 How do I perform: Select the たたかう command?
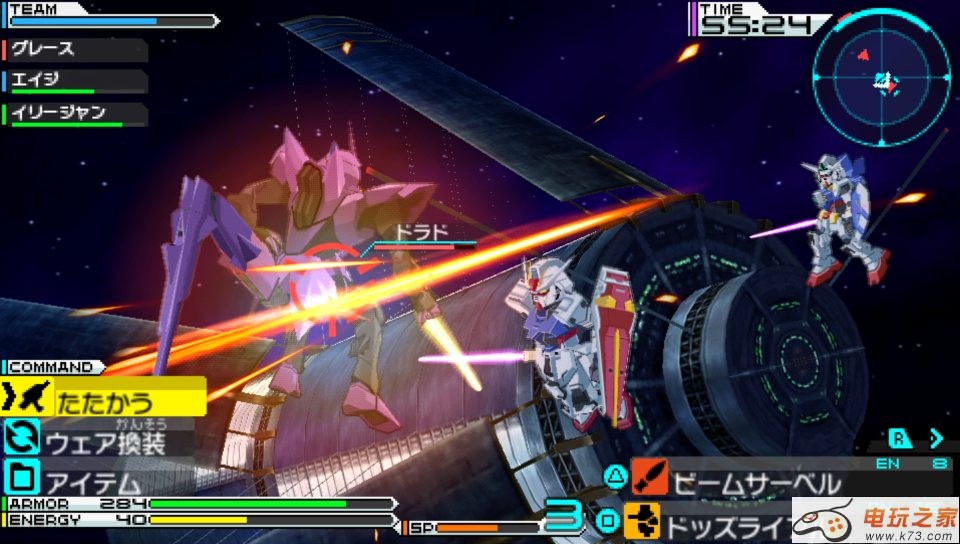(x=105, y=402)
